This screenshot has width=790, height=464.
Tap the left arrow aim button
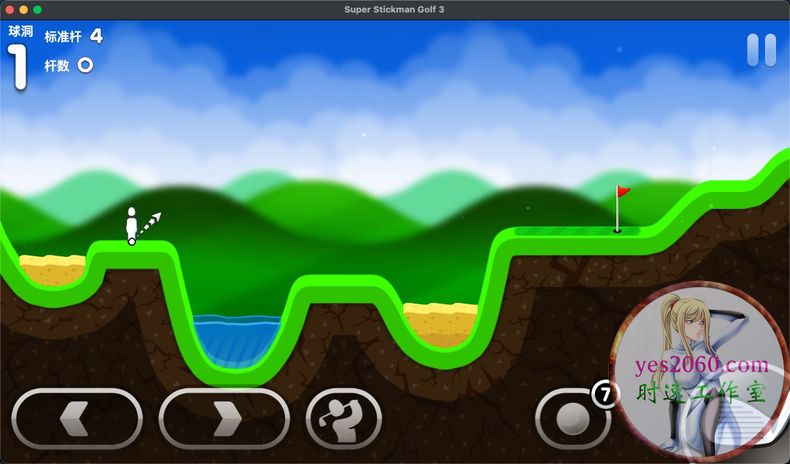click(x=77, y=417)
